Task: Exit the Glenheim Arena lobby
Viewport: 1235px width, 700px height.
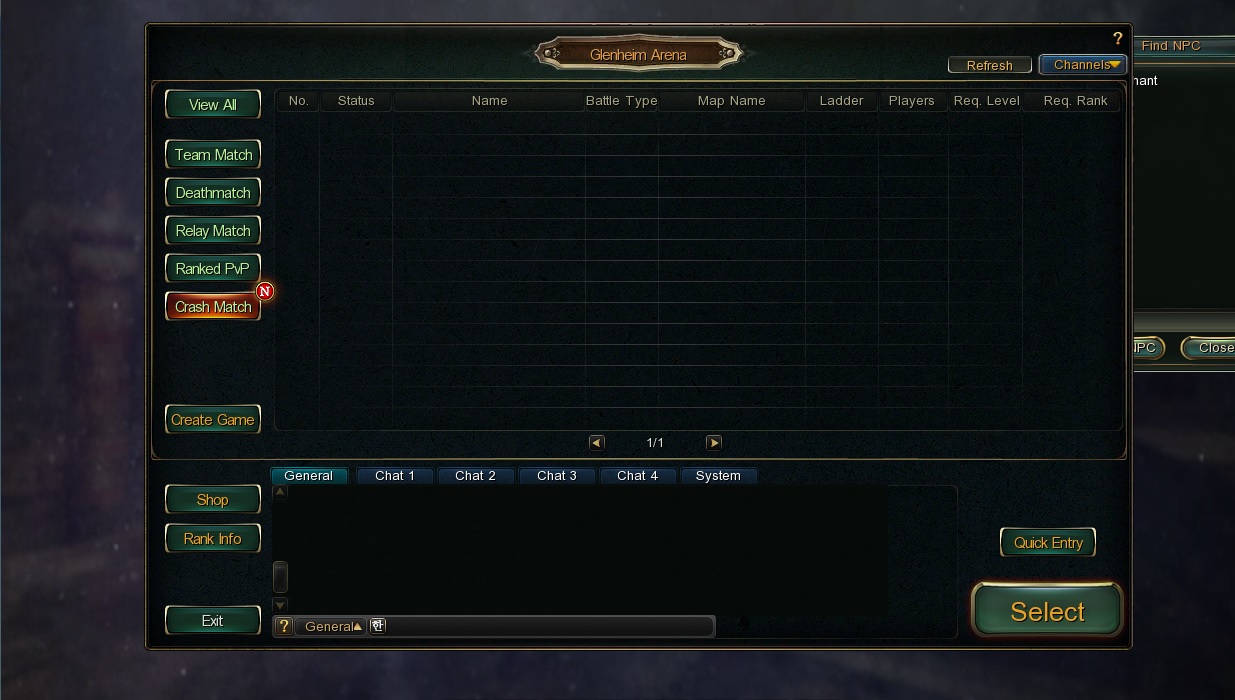Action: pyautogui.click(x=212, y=620)
